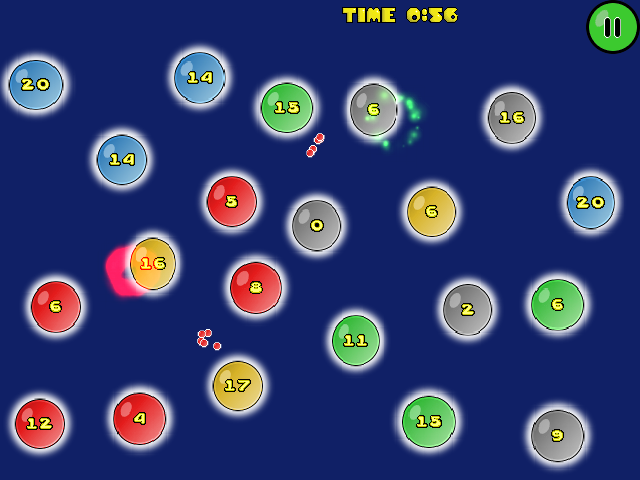The width and height of the screenshot is (640, 480).
Task: Pop the gray bubble numbered 16
Action: point(512,117)
